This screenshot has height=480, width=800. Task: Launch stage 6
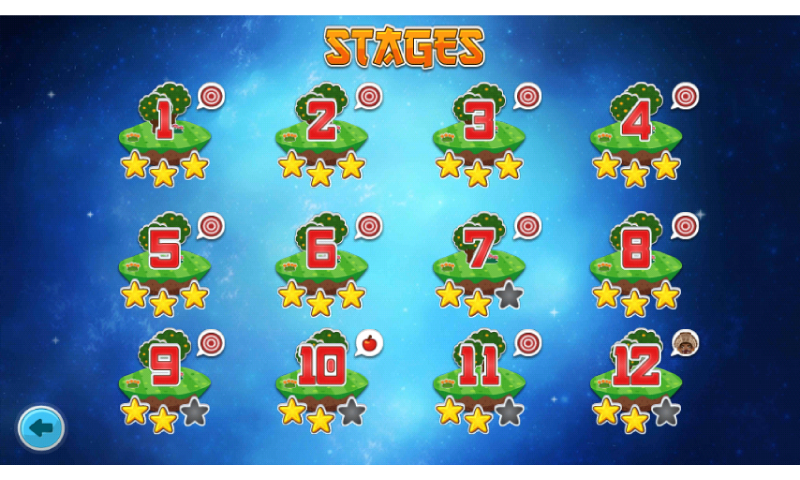pyautogui.click(x=321, y=254)
